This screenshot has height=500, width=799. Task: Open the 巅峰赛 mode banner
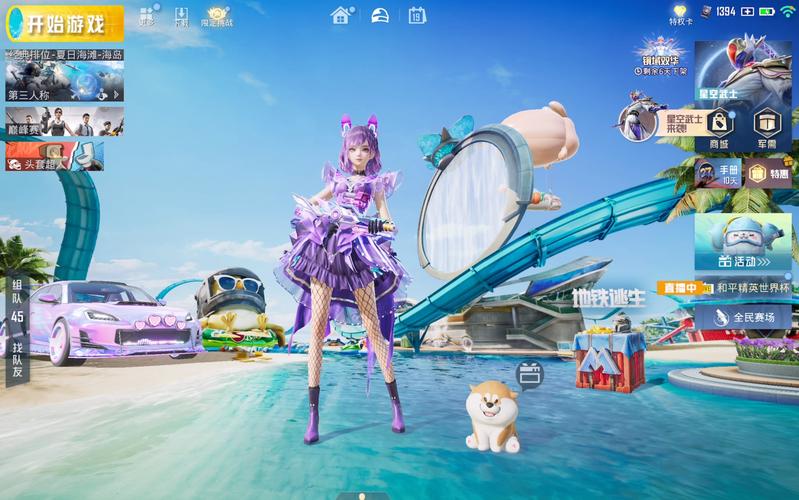64,121
